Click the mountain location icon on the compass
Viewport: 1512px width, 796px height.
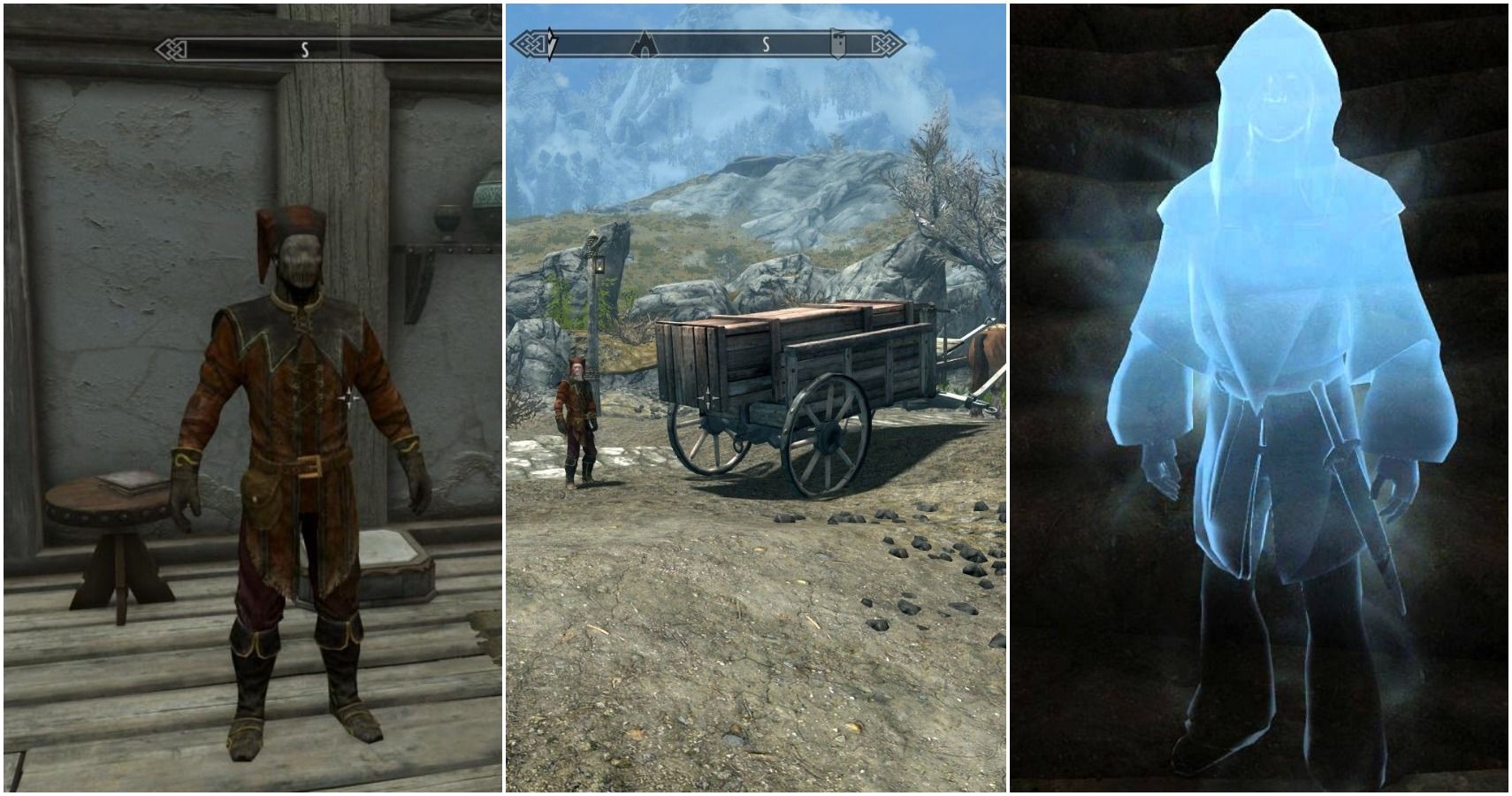644,44
